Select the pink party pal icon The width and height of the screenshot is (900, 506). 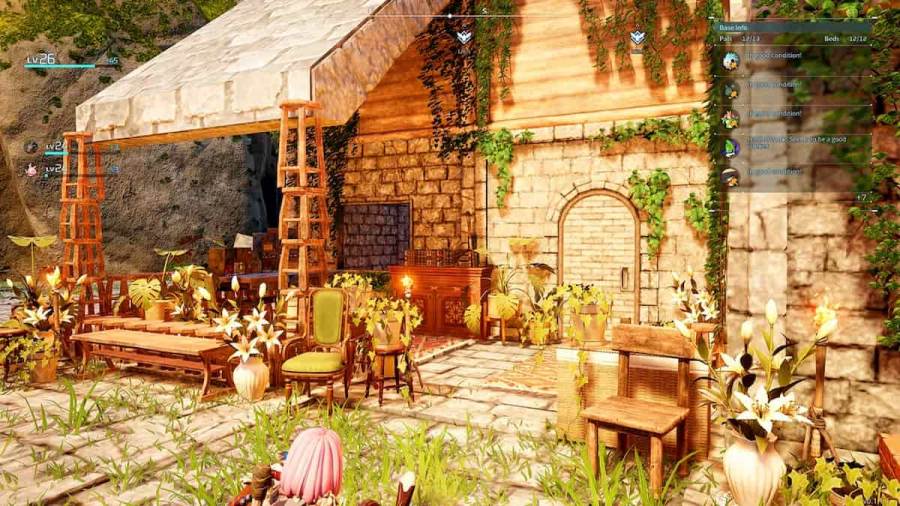click(31, 170)
